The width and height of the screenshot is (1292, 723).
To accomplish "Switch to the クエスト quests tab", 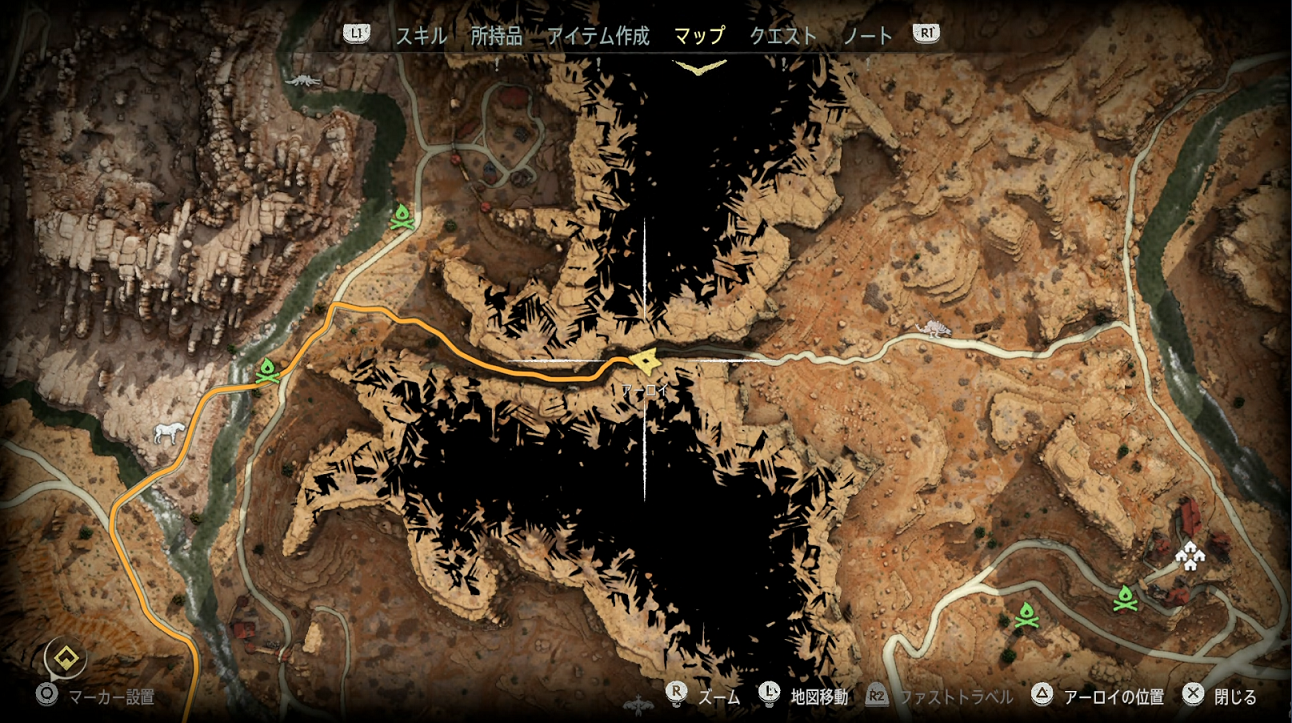I will coord(783,36).
